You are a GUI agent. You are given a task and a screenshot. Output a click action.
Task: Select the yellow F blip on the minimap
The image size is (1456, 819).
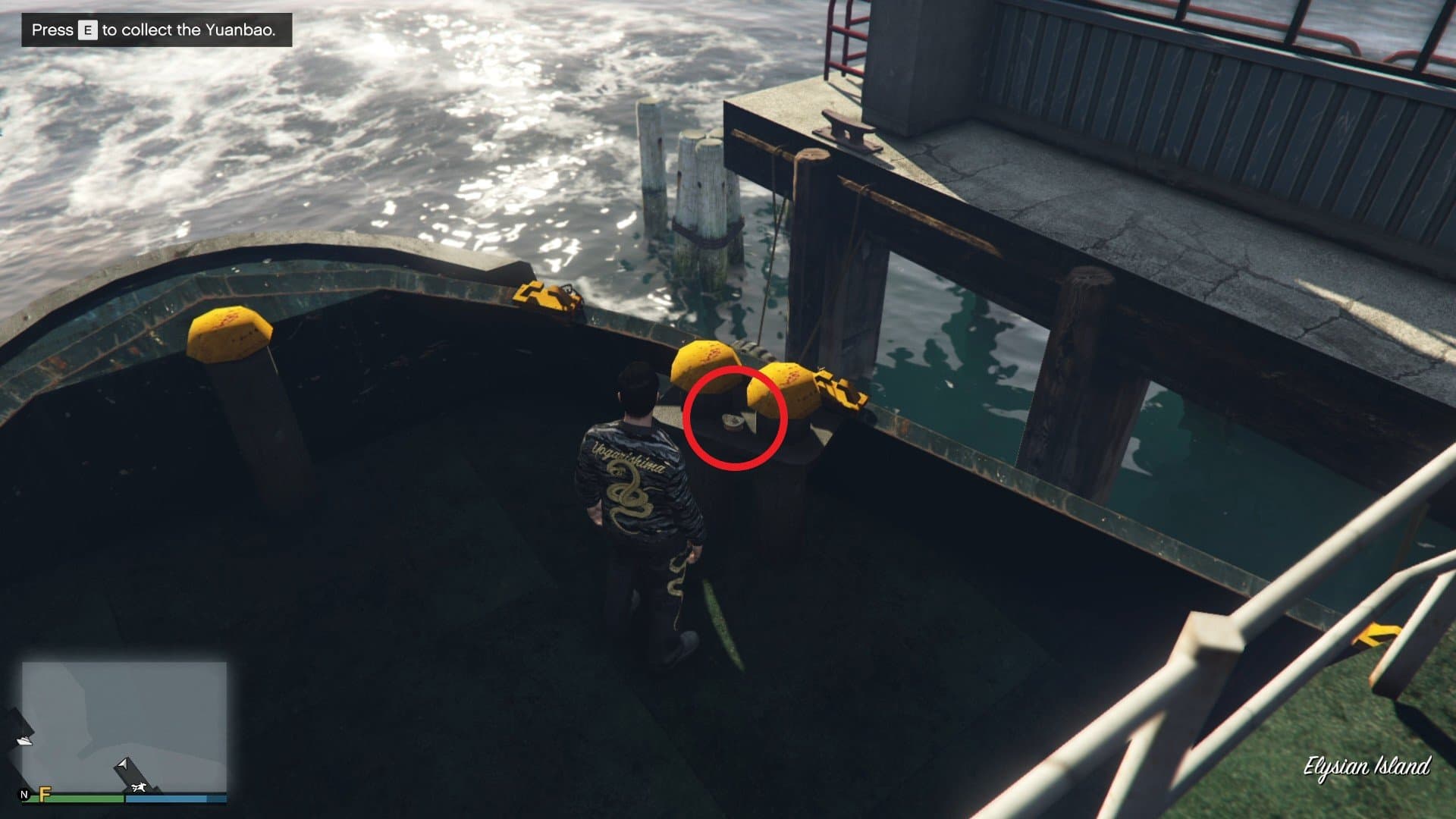(x=45, y=793)
